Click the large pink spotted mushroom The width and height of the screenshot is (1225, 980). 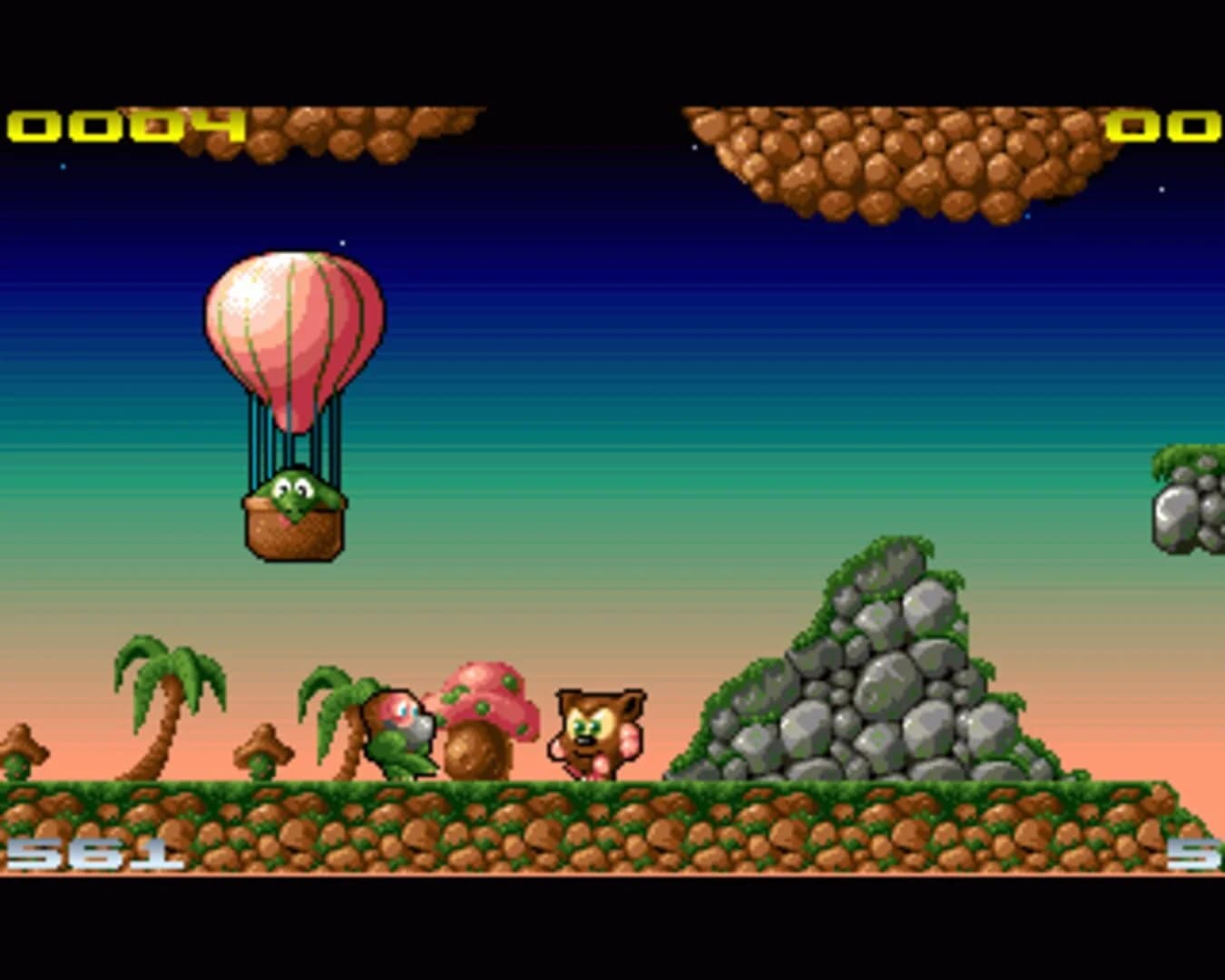(490, 690)
